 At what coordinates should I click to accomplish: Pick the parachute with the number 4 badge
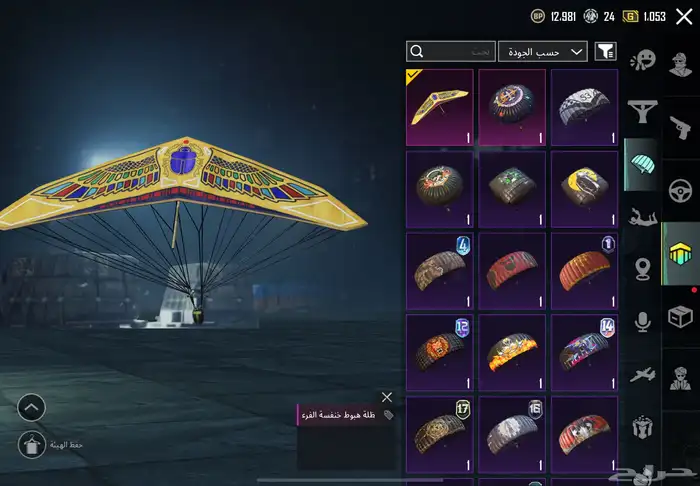tap(440, 271)
